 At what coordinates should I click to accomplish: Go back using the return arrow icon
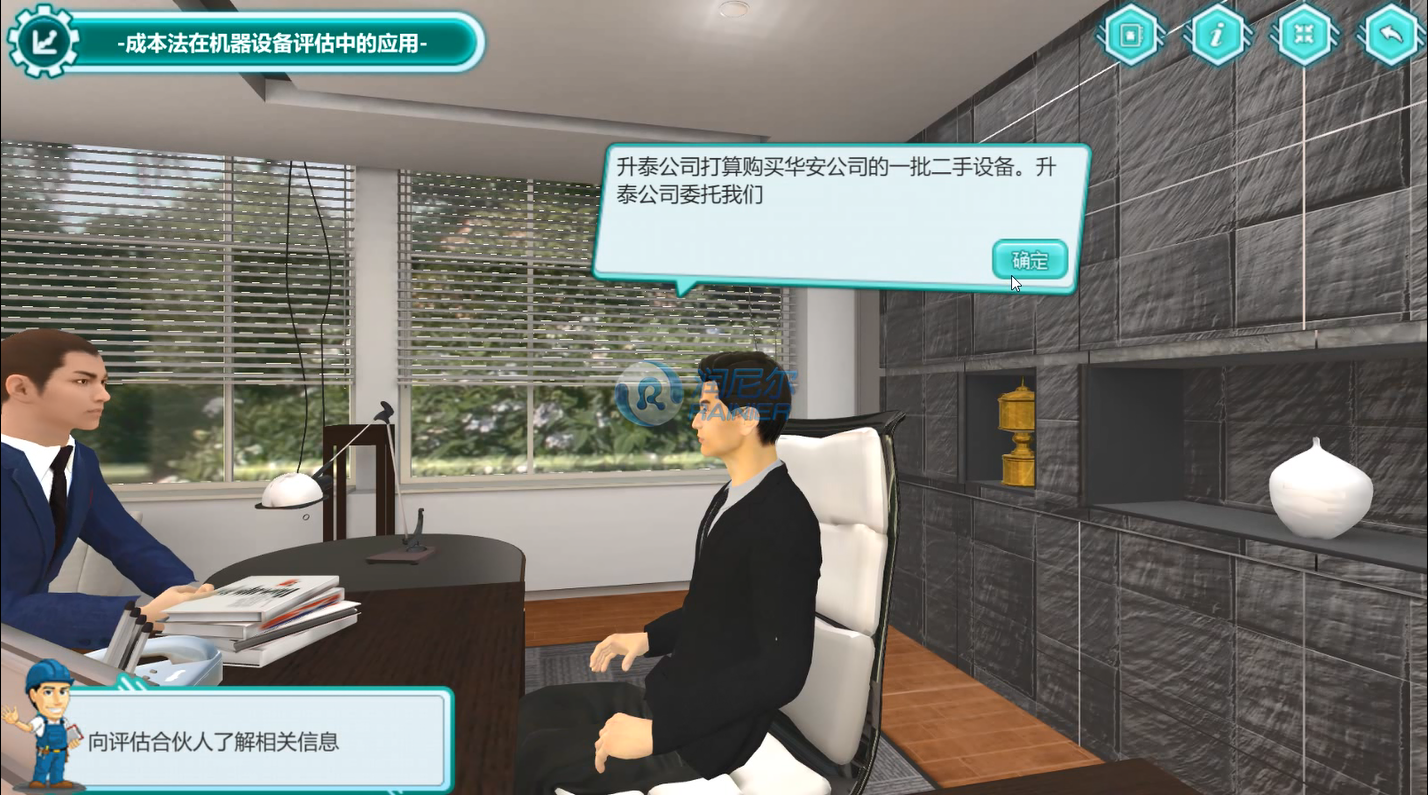point(1391,35)
